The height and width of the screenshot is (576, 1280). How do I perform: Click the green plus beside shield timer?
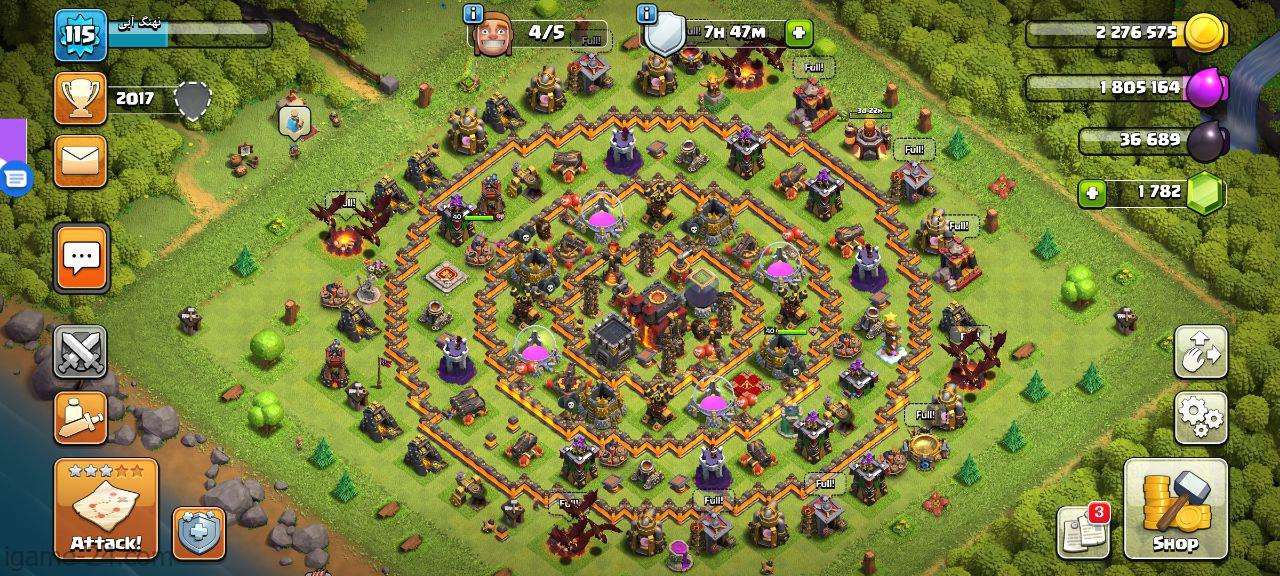point(798,33)
